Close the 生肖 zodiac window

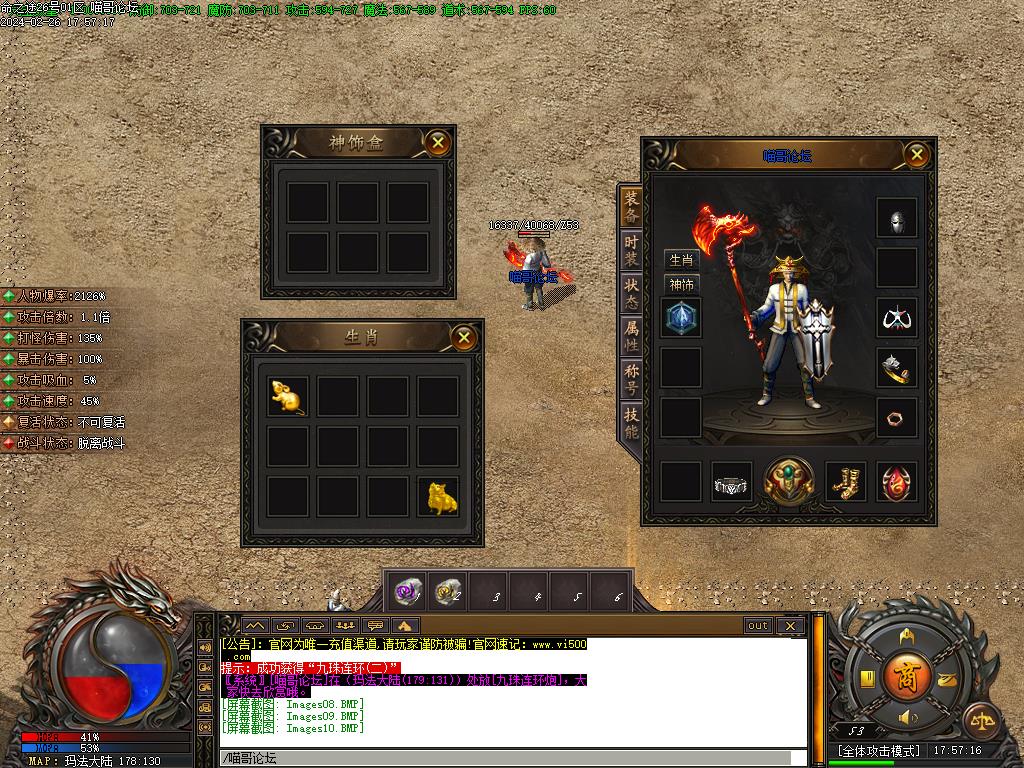click(x=463, y=338)
